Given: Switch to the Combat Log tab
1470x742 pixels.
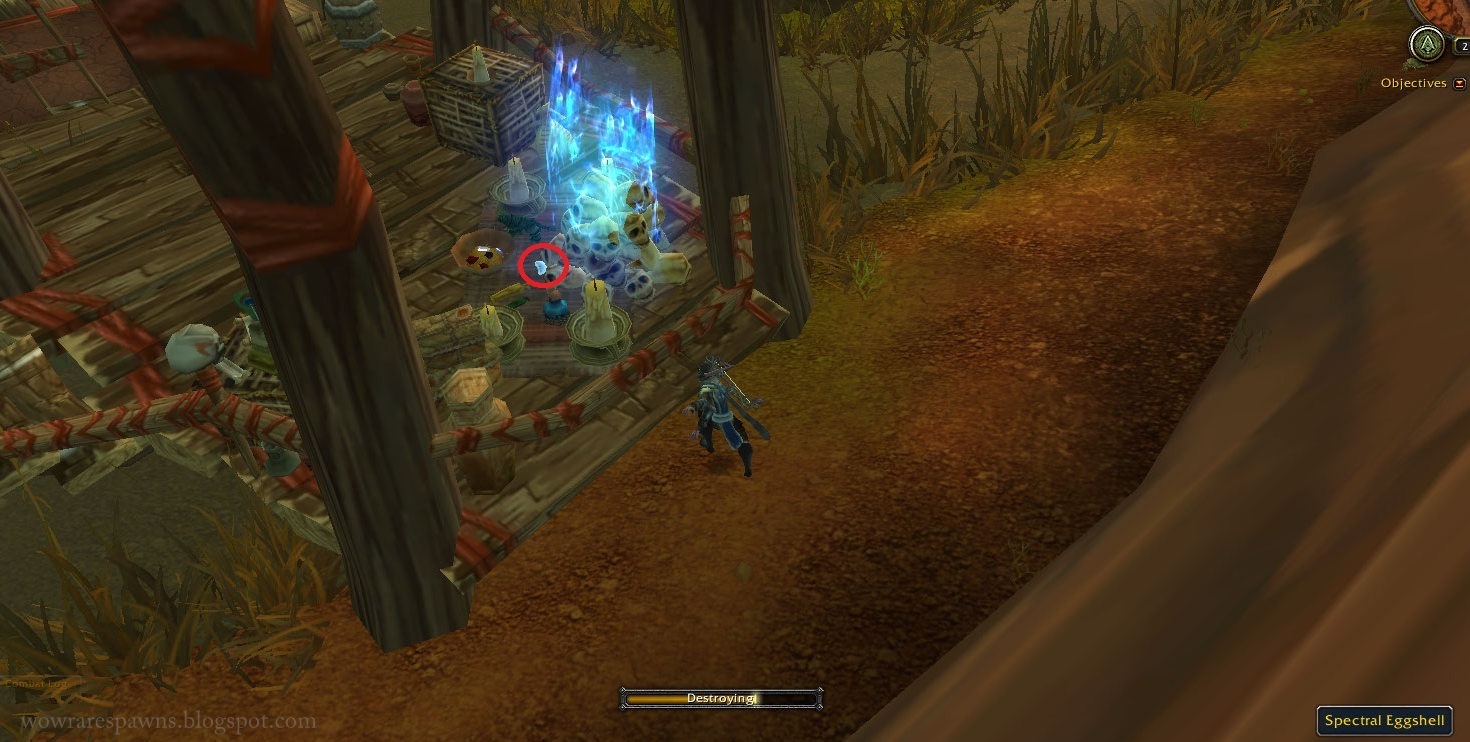Looking at the screenshot, I should pos(37,683).
